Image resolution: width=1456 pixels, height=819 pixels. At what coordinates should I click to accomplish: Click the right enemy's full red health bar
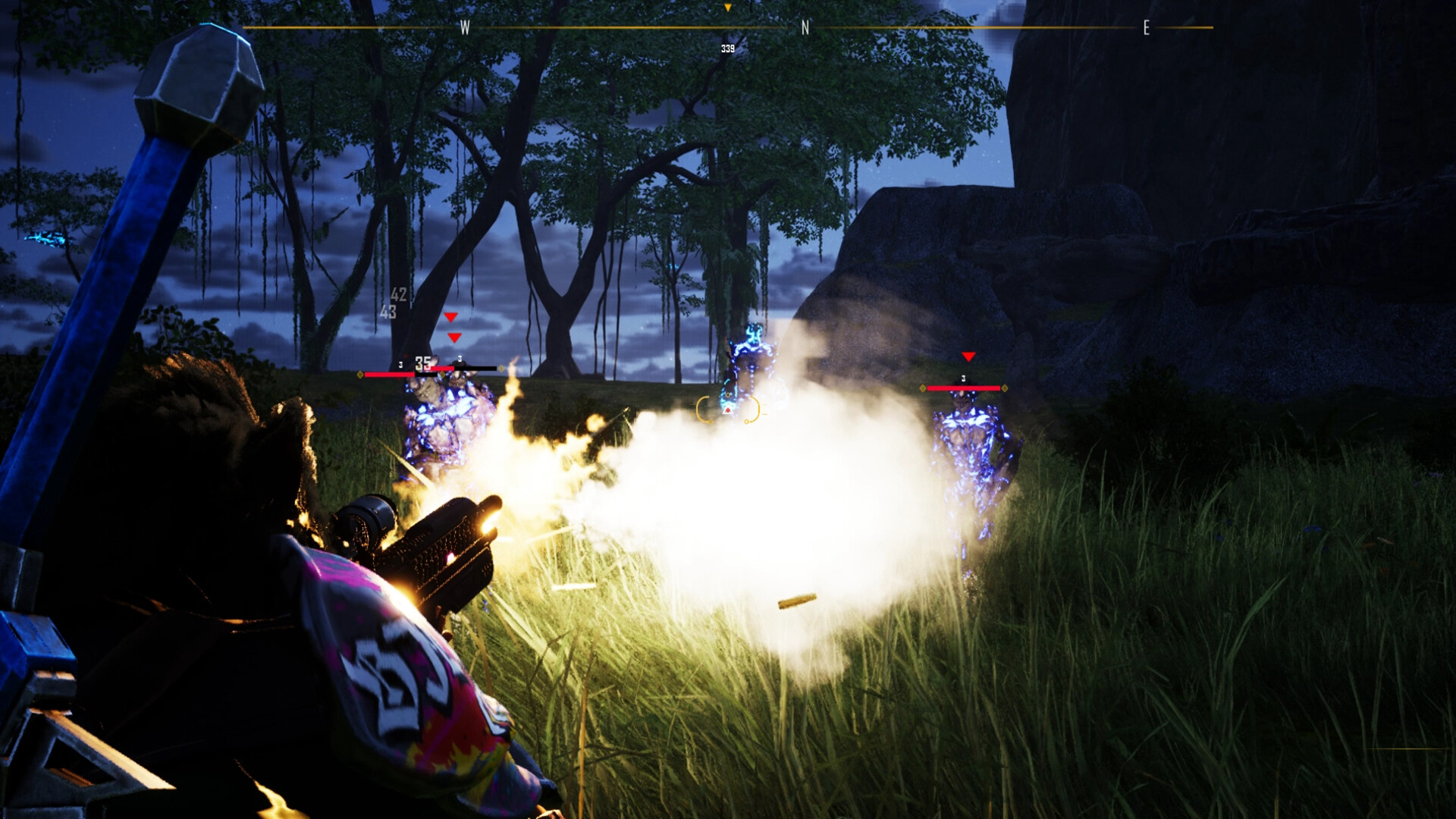click(964, 388)
